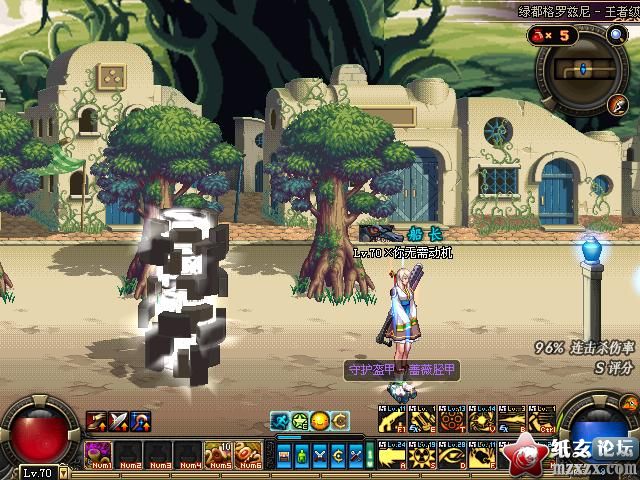
Task: Click the crossed swords buff icon
Action: point(118,422)
